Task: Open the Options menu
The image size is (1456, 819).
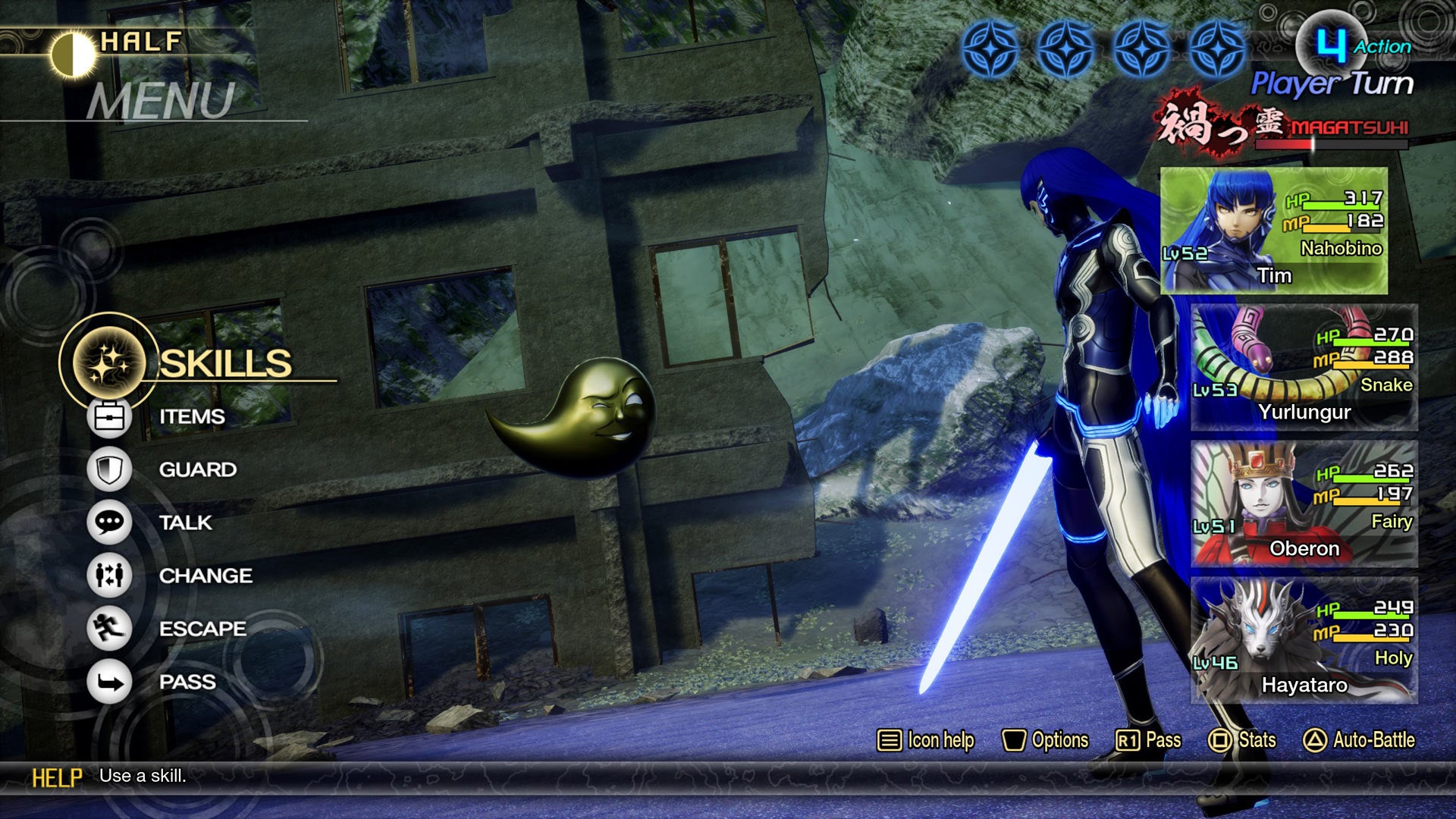Action: pos(1046,739)
